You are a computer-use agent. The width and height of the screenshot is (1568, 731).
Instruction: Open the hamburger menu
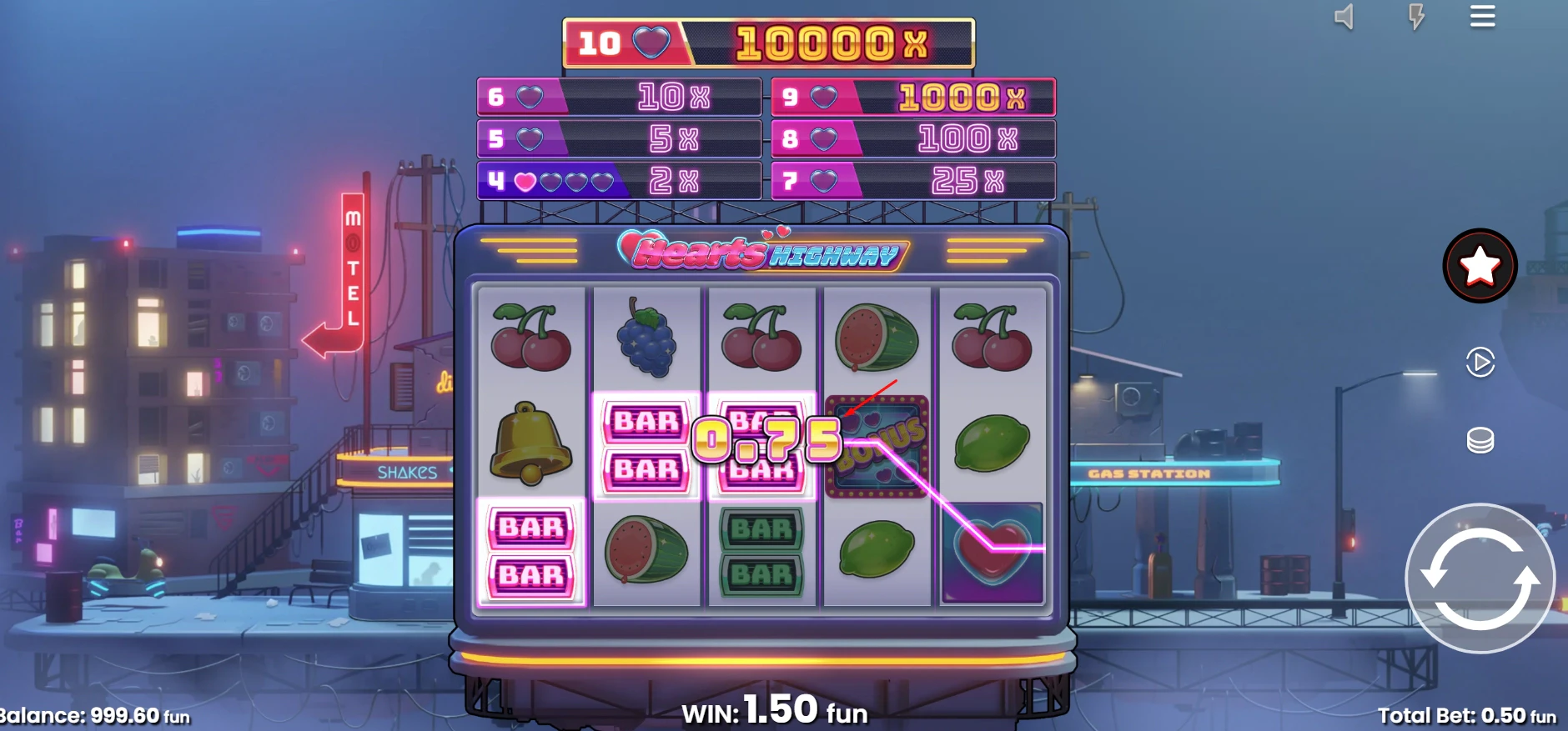(1484, 17)
